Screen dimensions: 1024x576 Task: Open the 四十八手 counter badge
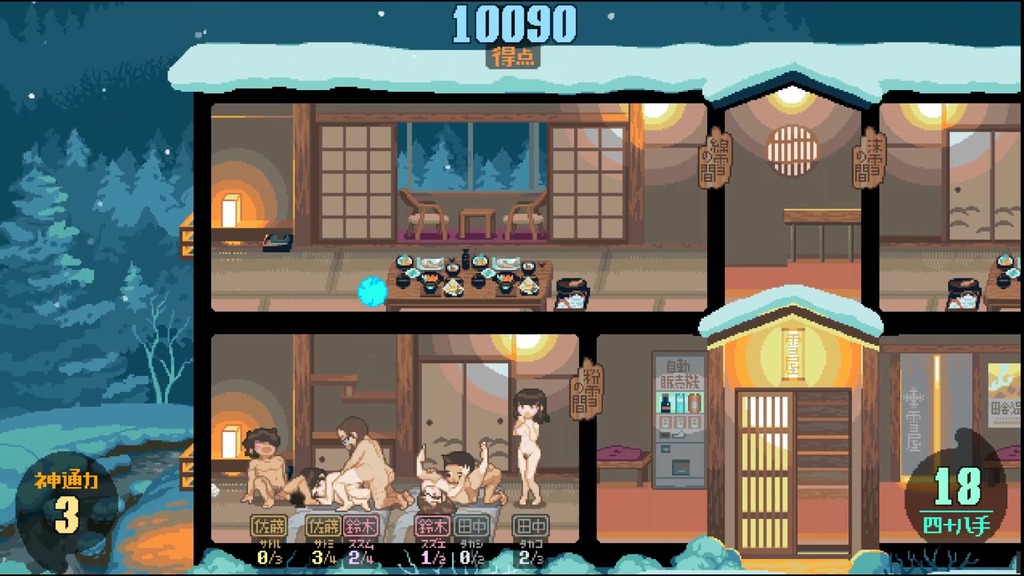coord(957,497)
